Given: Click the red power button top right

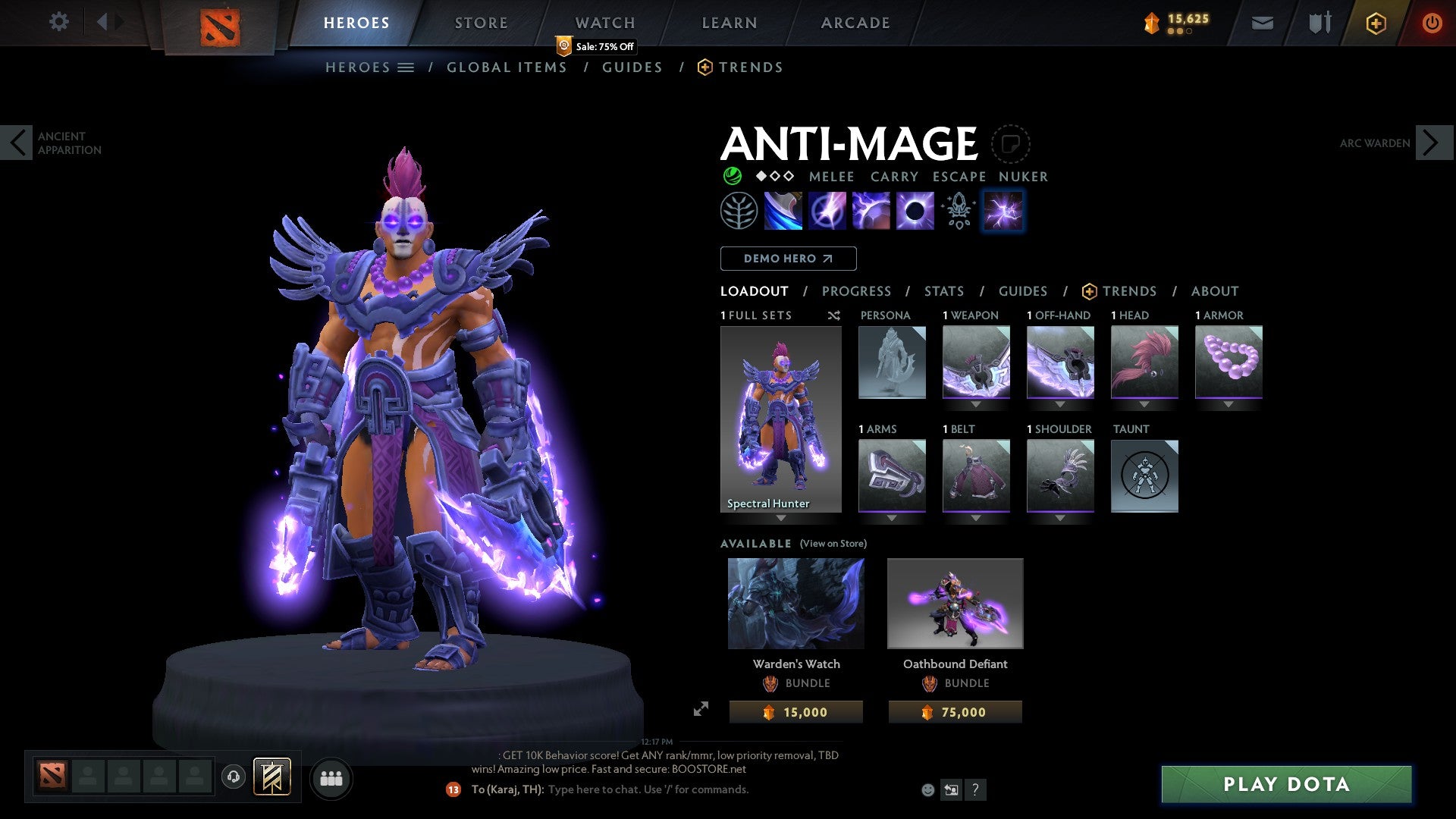Looking at the screenshot, I should pyautogui.click(x=1432, y=22).
